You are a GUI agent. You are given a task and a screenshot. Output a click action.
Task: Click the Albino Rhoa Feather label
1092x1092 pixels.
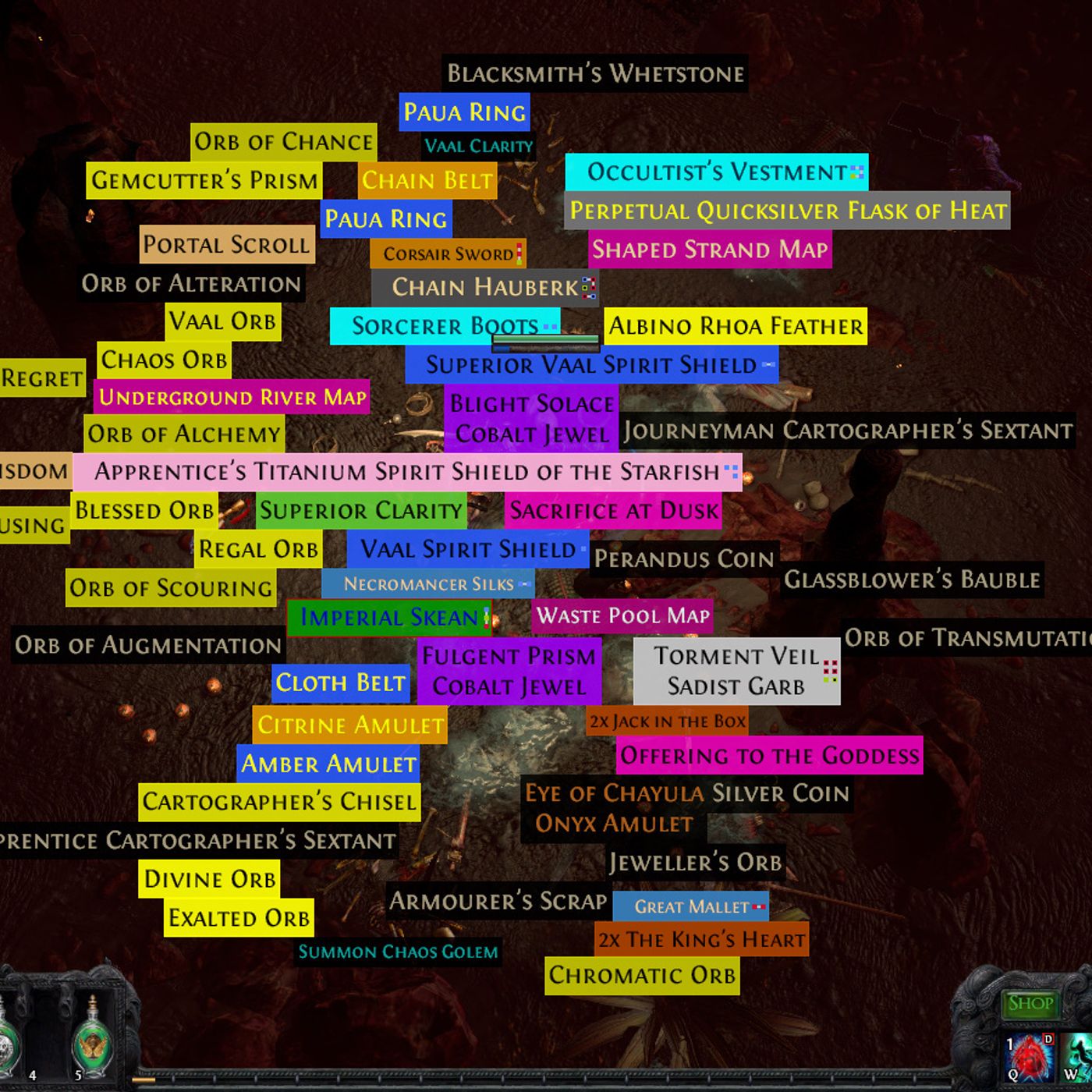tap(735, 326)
